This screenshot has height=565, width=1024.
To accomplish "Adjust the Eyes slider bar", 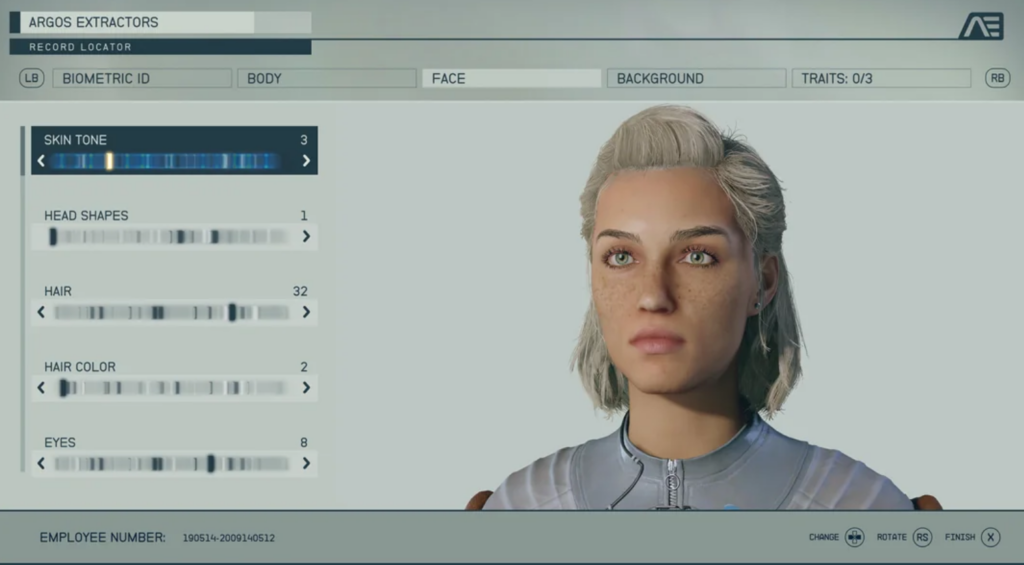I will 172,463.
